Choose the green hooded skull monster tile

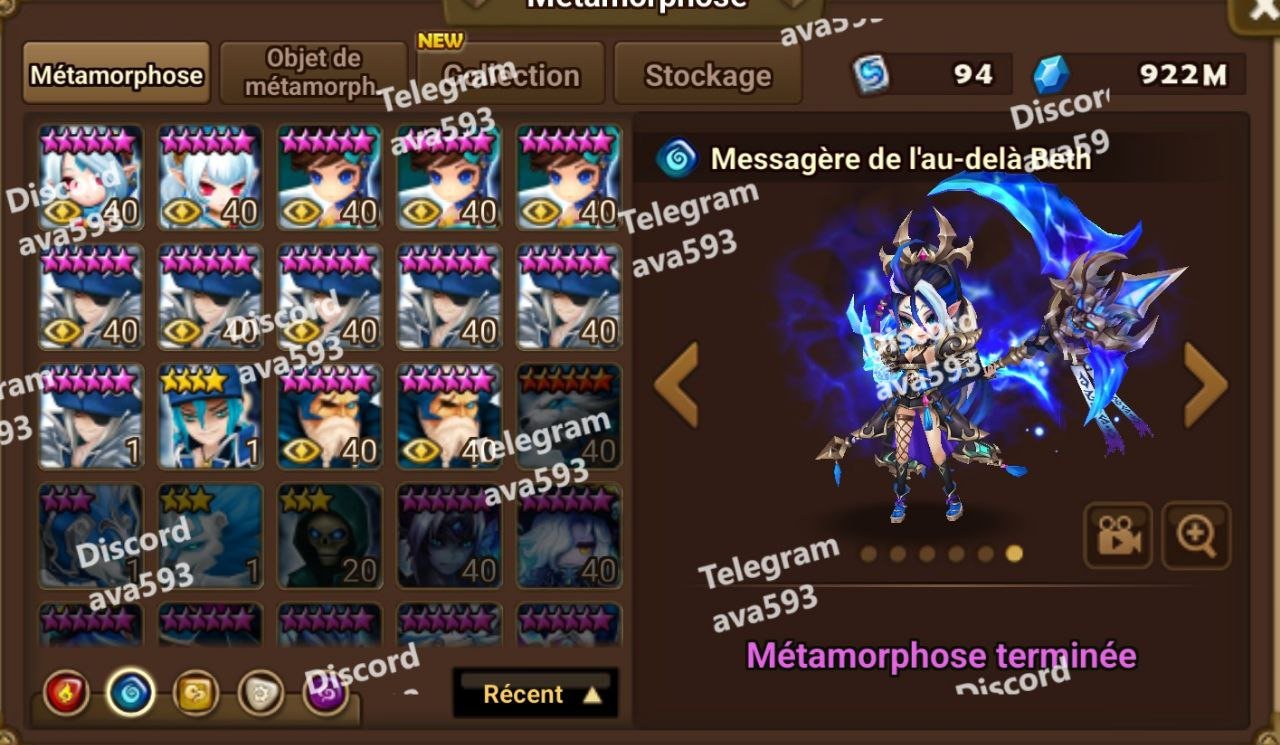330,536
